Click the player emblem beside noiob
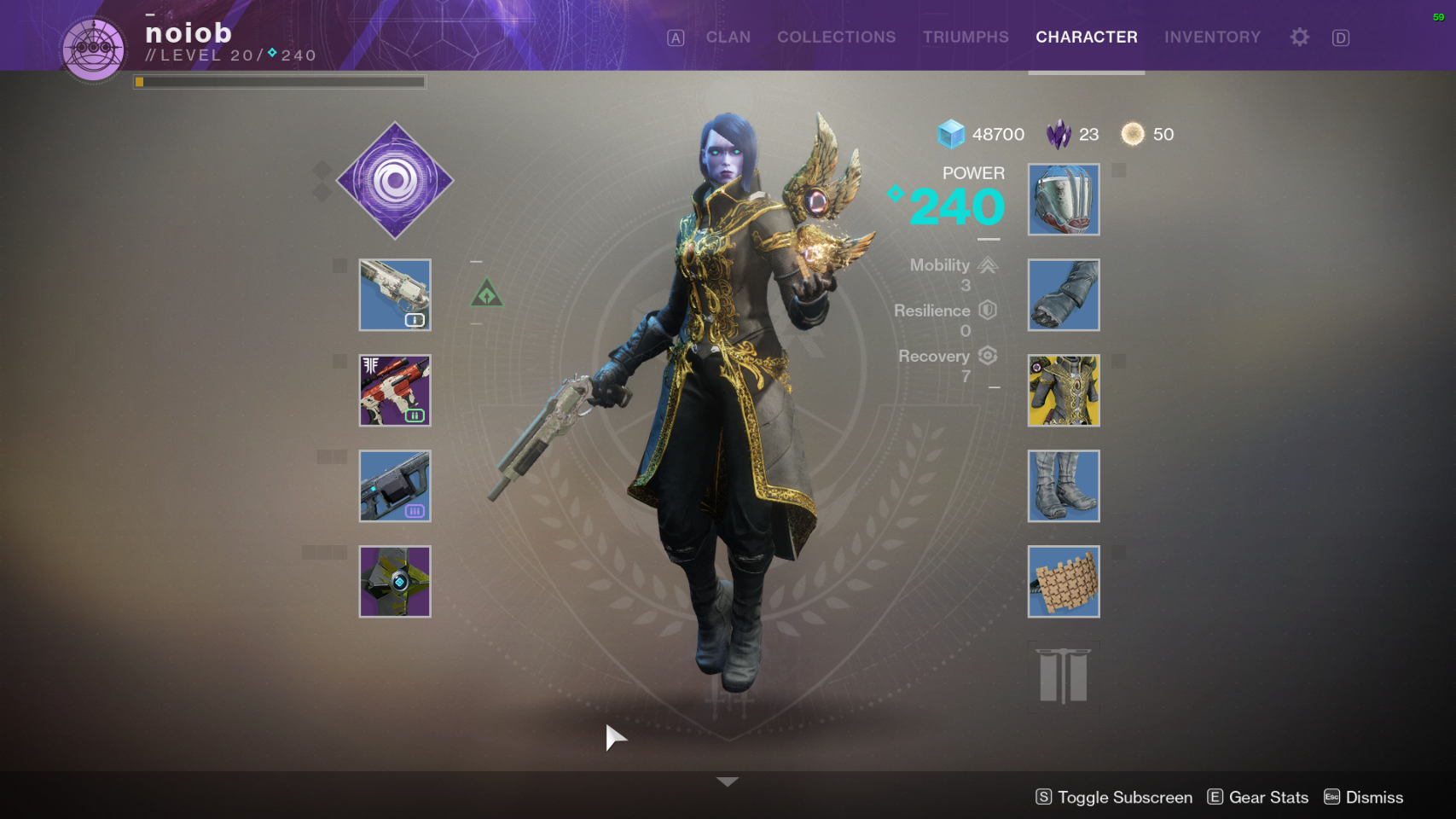This screenshot has width=1456, height=819. [x=93, y=49]
